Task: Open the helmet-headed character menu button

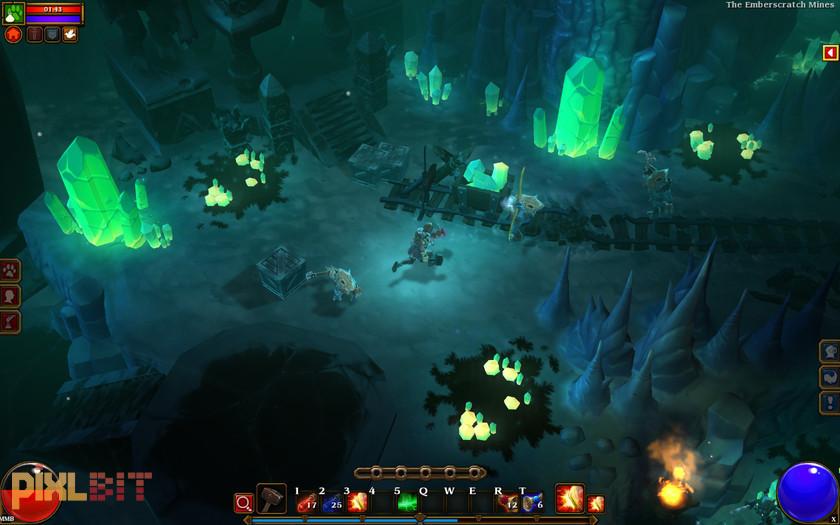Action: coord(829,352)
